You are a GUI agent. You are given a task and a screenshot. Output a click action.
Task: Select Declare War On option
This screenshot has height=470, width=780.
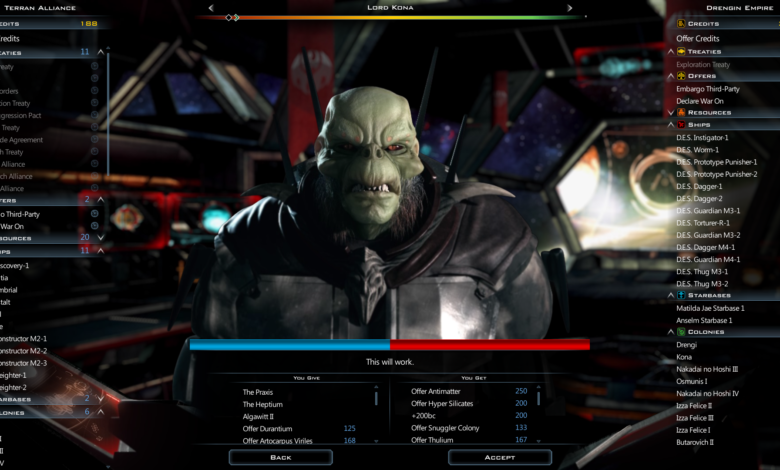coord(700,100)
